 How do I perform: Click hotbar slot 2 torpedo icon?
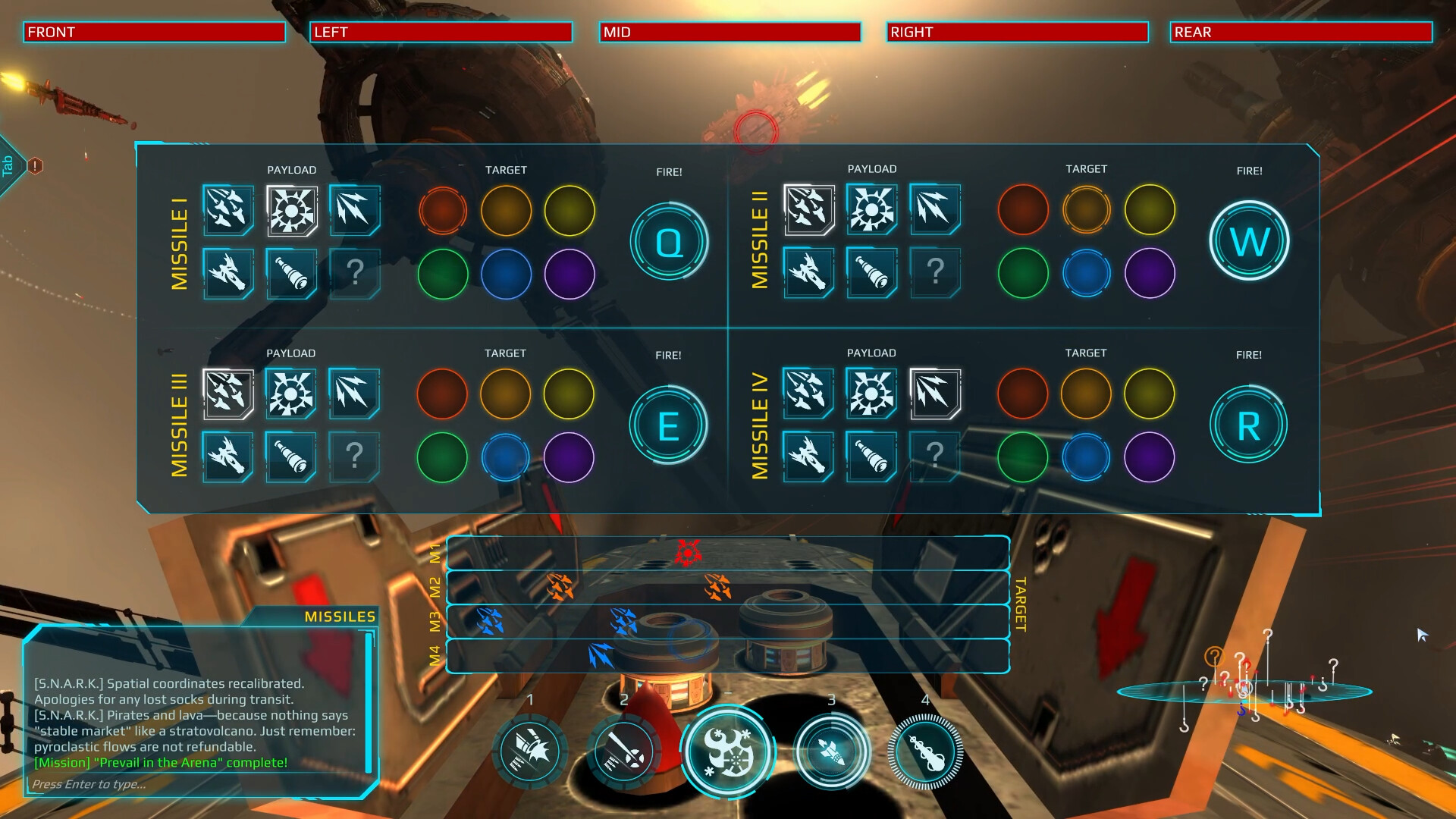click(624, 752)
